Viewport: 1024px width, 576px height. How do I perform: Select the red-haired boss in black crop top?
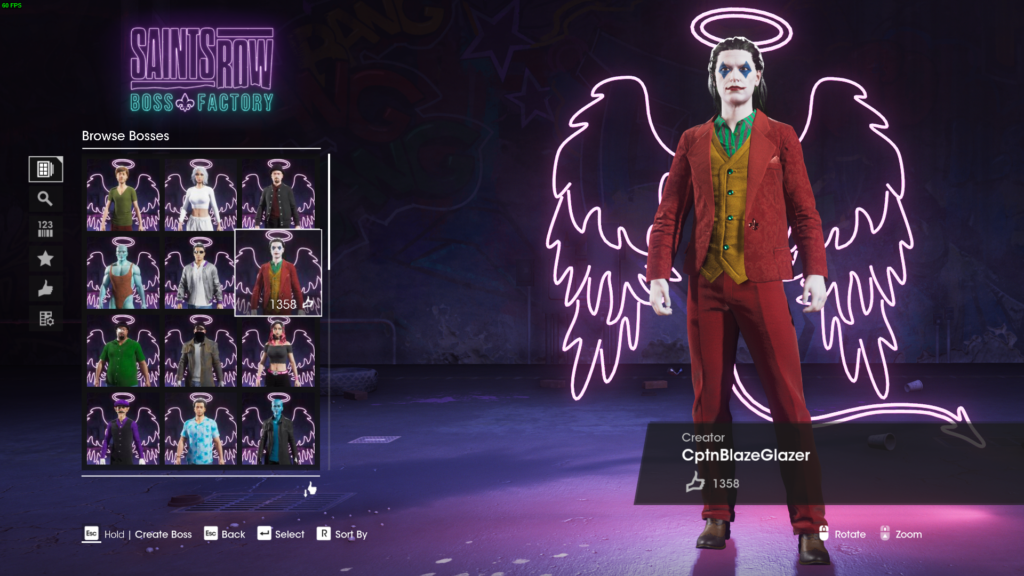click(x=278, y=351)
